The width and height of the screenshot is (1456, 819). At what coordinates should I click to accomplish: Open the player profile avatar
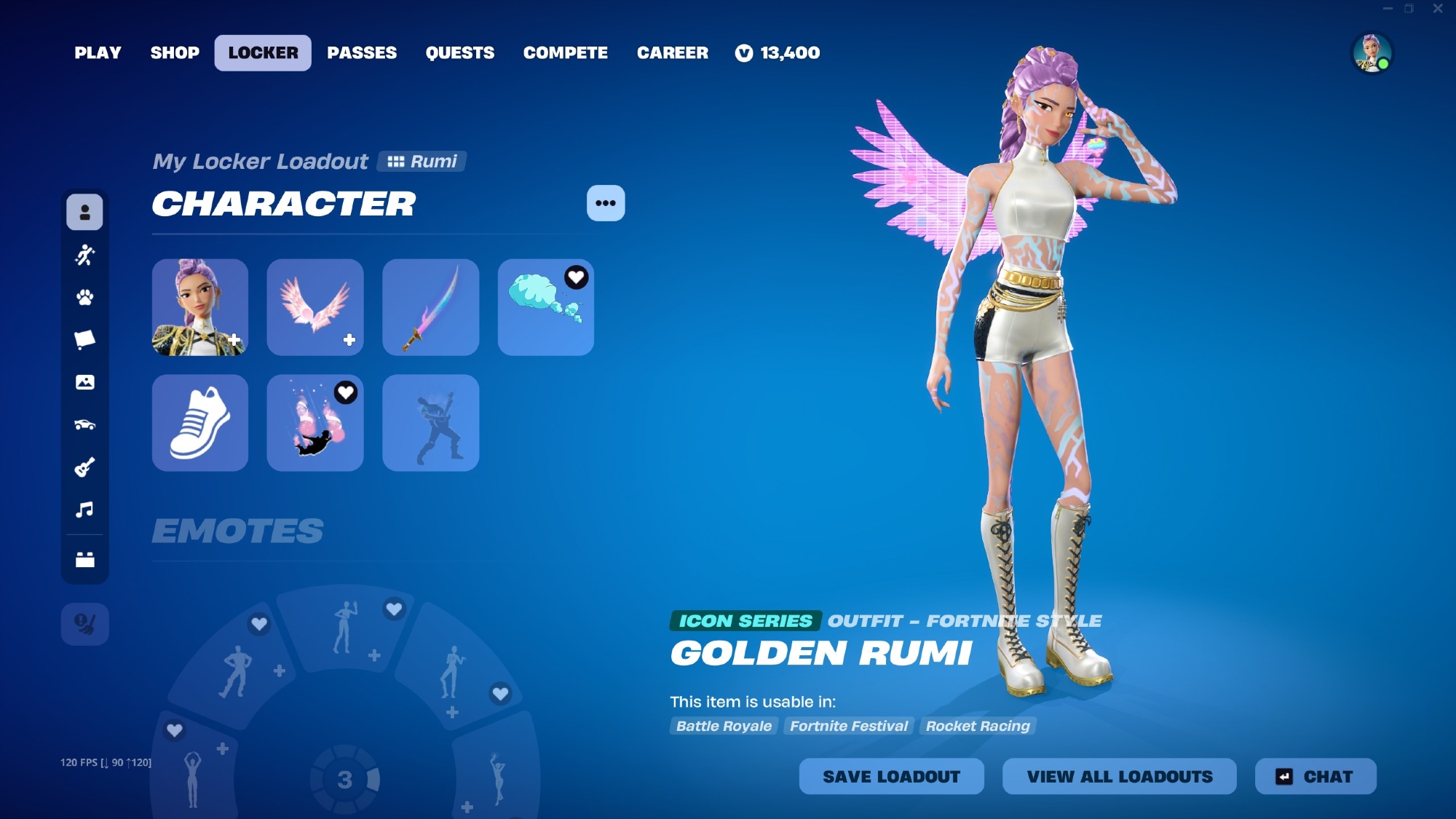[x=1372, y=53]
